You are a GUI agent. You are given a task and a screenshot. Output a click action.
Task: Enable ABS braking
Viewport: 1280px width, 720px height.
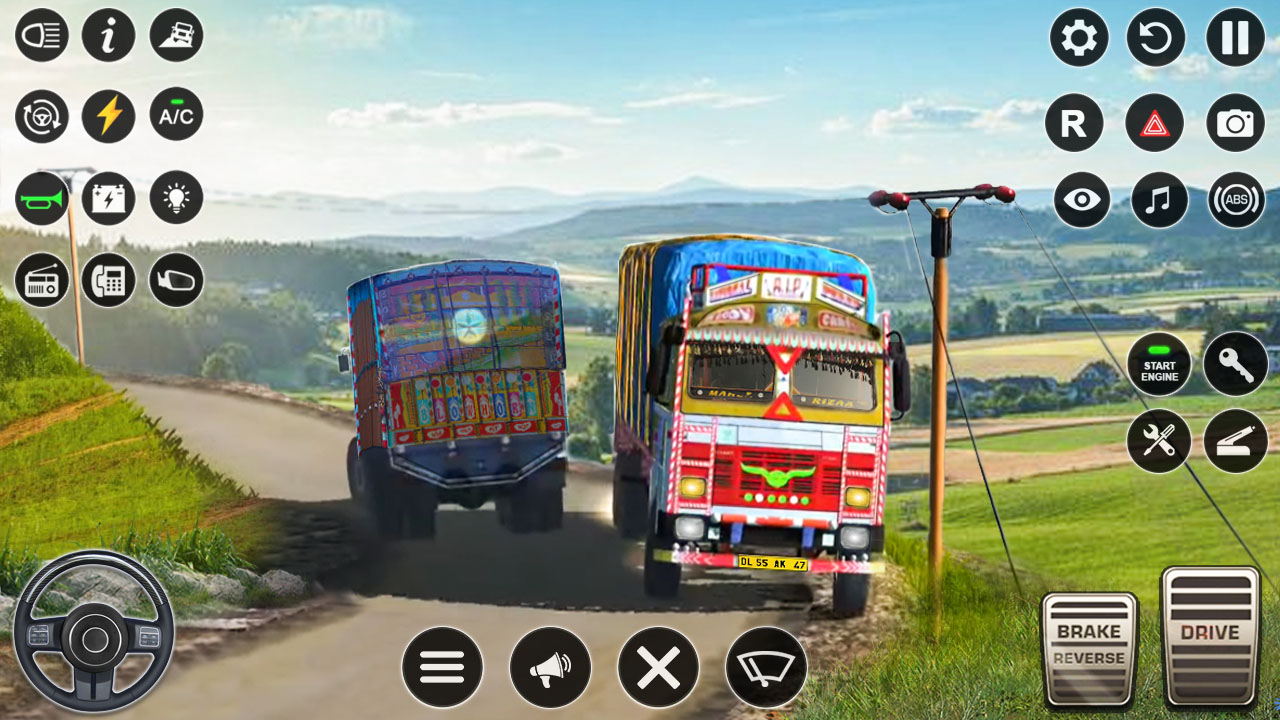click(x=1237, y=201)
